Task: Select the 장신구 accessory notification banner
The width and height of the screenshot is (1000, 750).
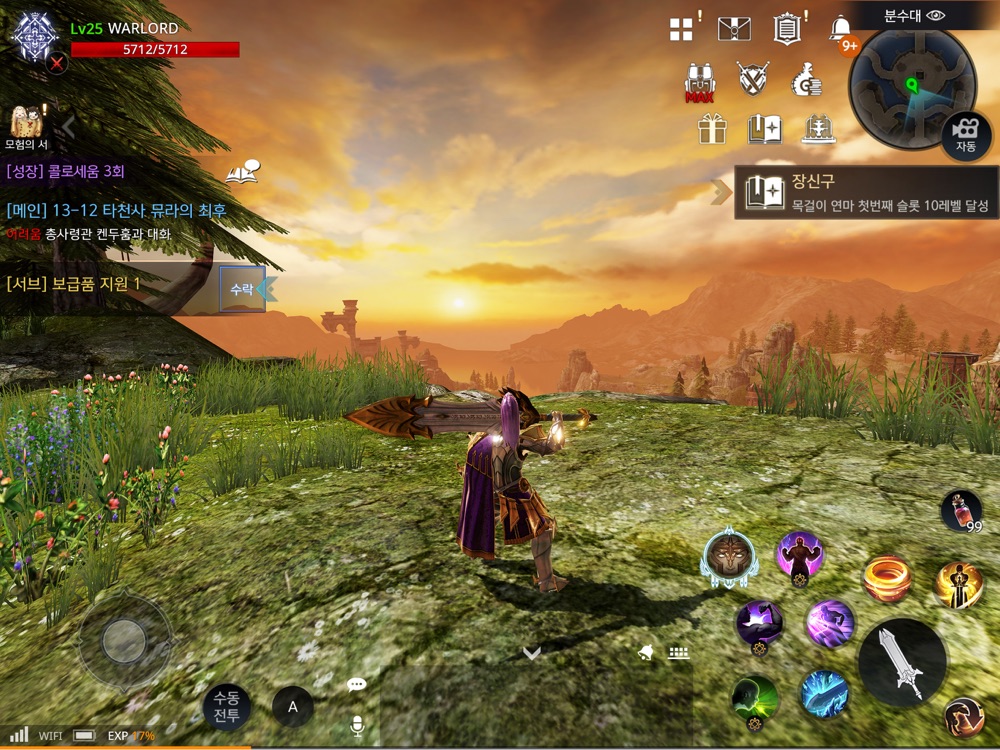Action: click(866, 193)
